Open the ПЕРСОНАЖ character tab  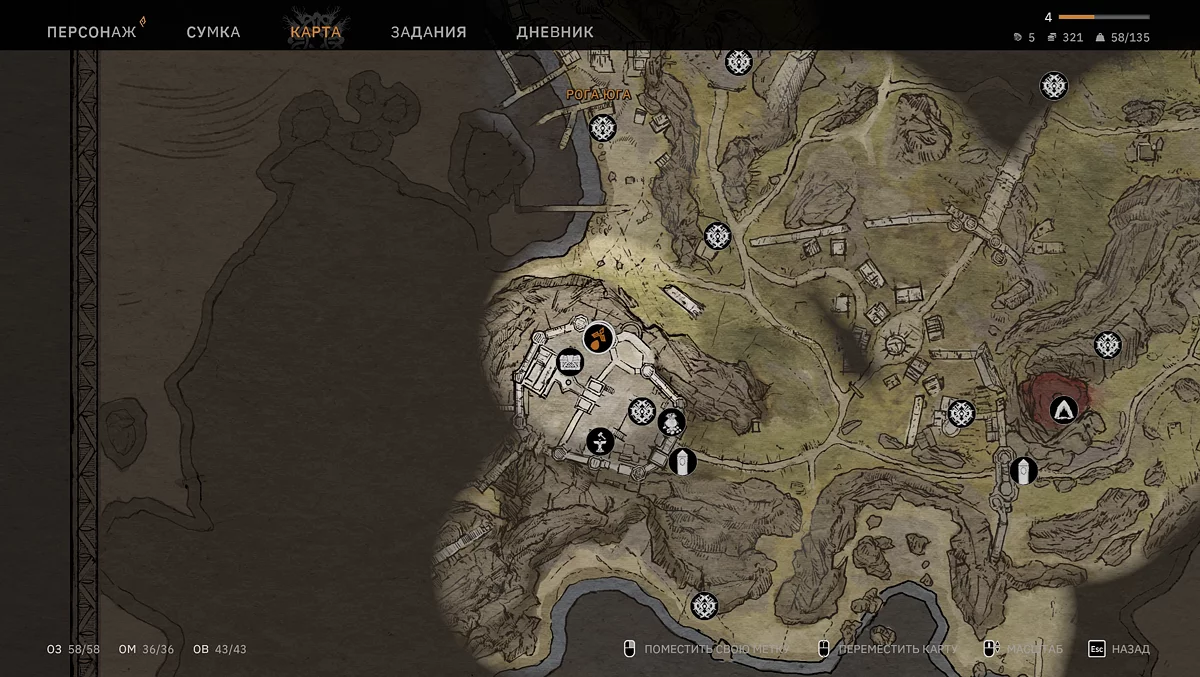pos(91,32)
